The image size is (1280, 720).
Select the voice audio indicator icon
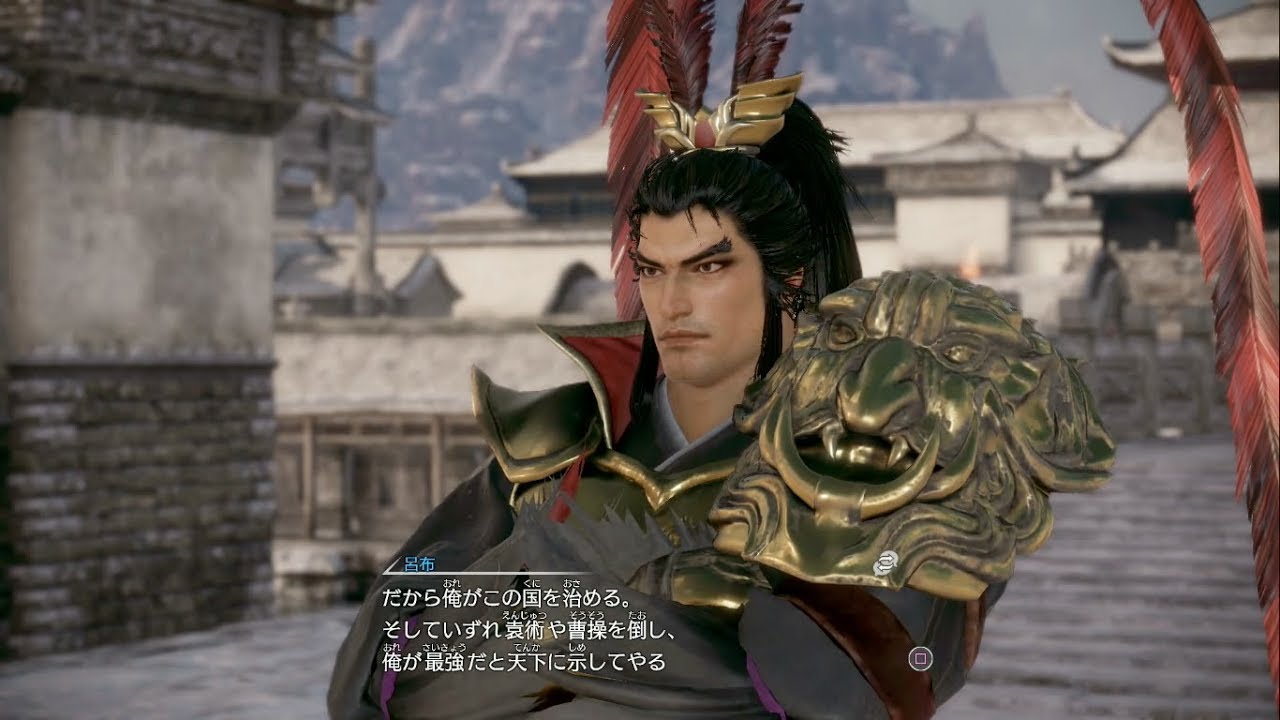pyautogui.click(x=885, y=562)
